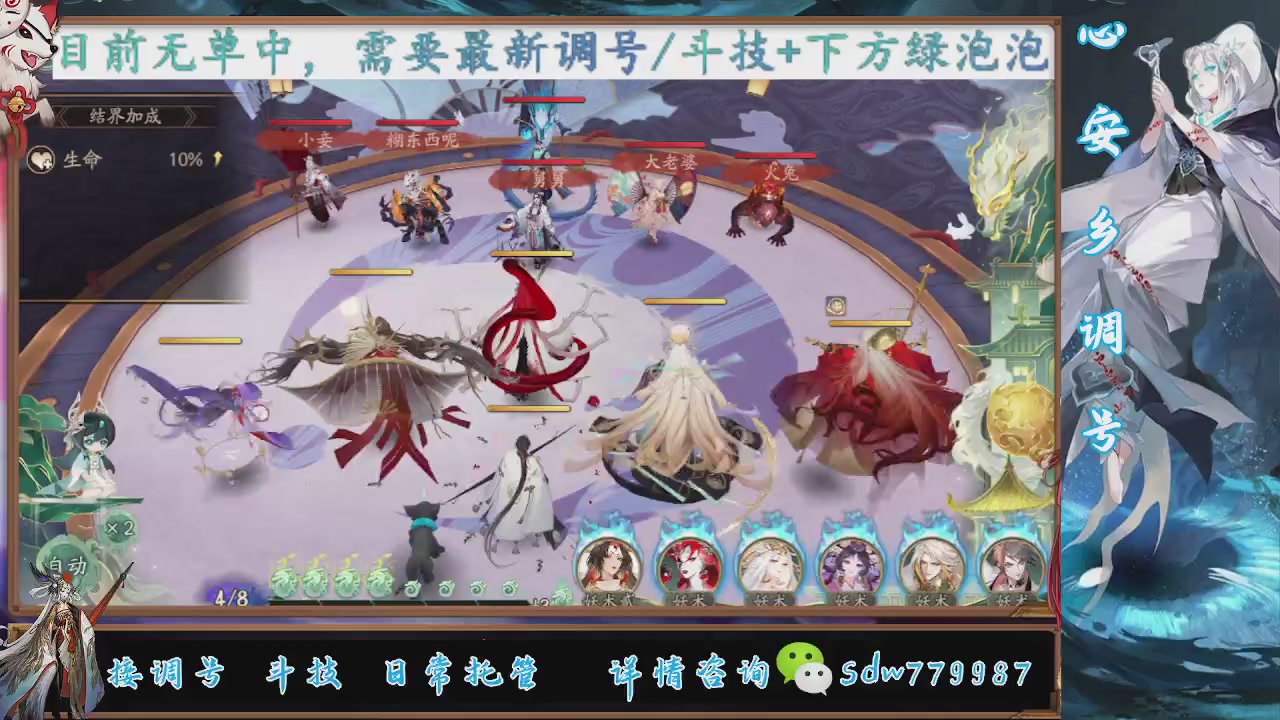
Task: Select the red-haired fox shikigami's 妖术 portrait
Action: [x=690, y=565]
